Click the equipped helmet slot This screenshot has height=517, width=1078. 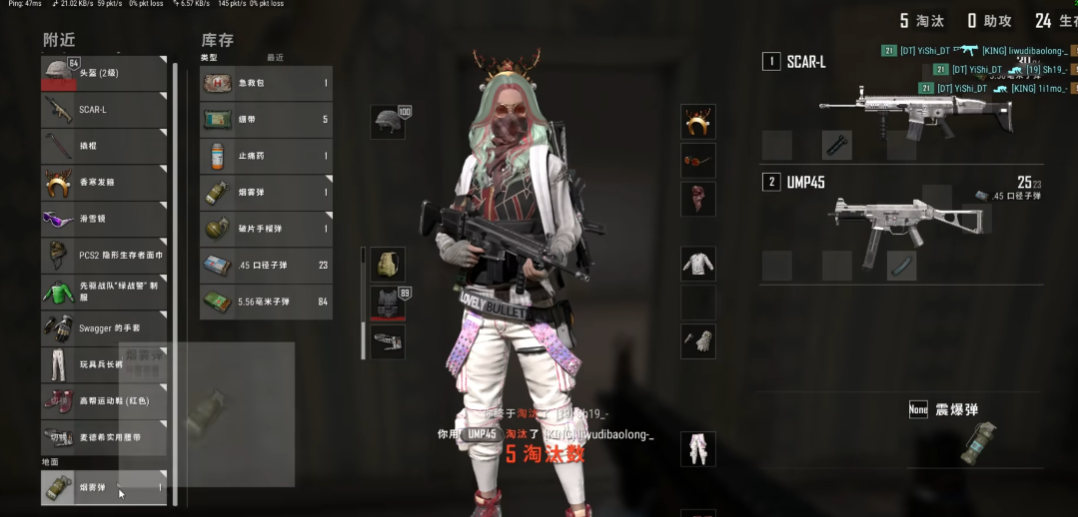click(x=388, y=122)
